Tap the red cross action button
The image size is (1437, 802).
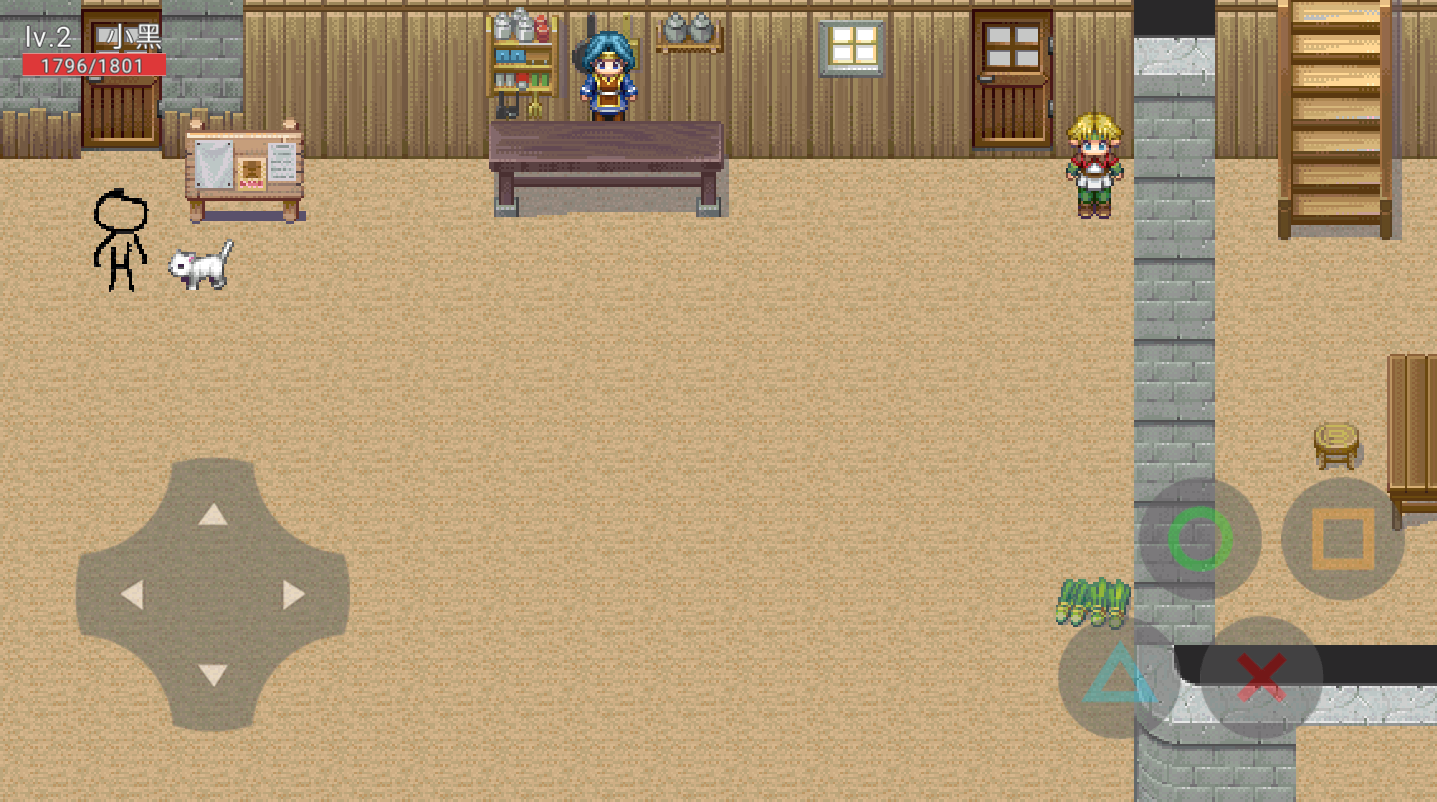click(x=1261, y=677)
